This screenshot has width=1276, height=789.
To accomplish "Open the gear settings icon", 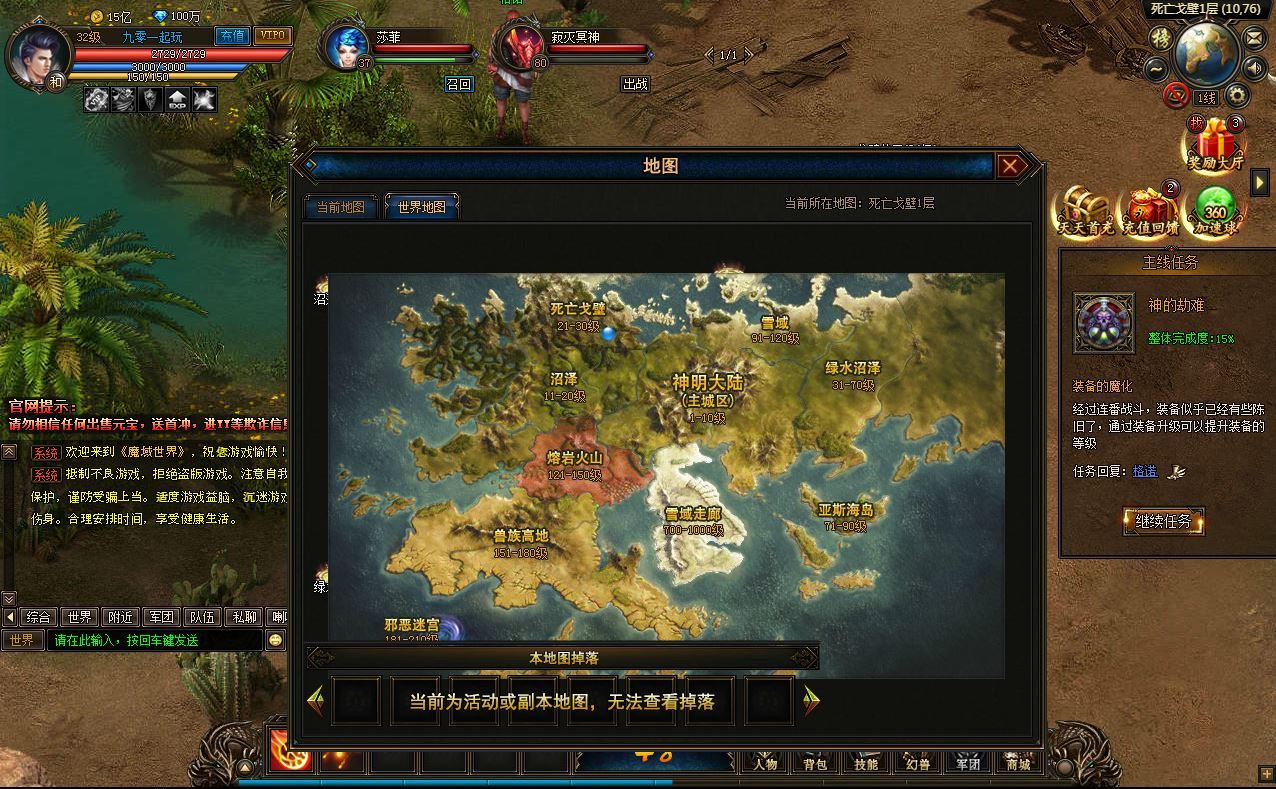I will pyautogui.click(x=1237, y=96).
